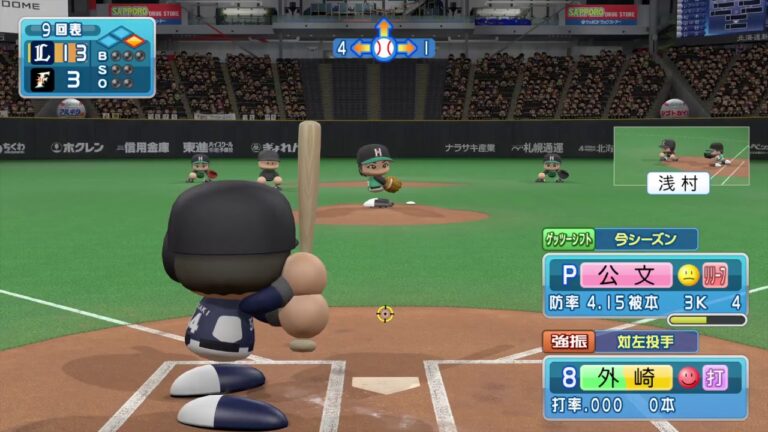Select the batter 外崎 info panel
768x432 pixels.
[x=644, y=388]
